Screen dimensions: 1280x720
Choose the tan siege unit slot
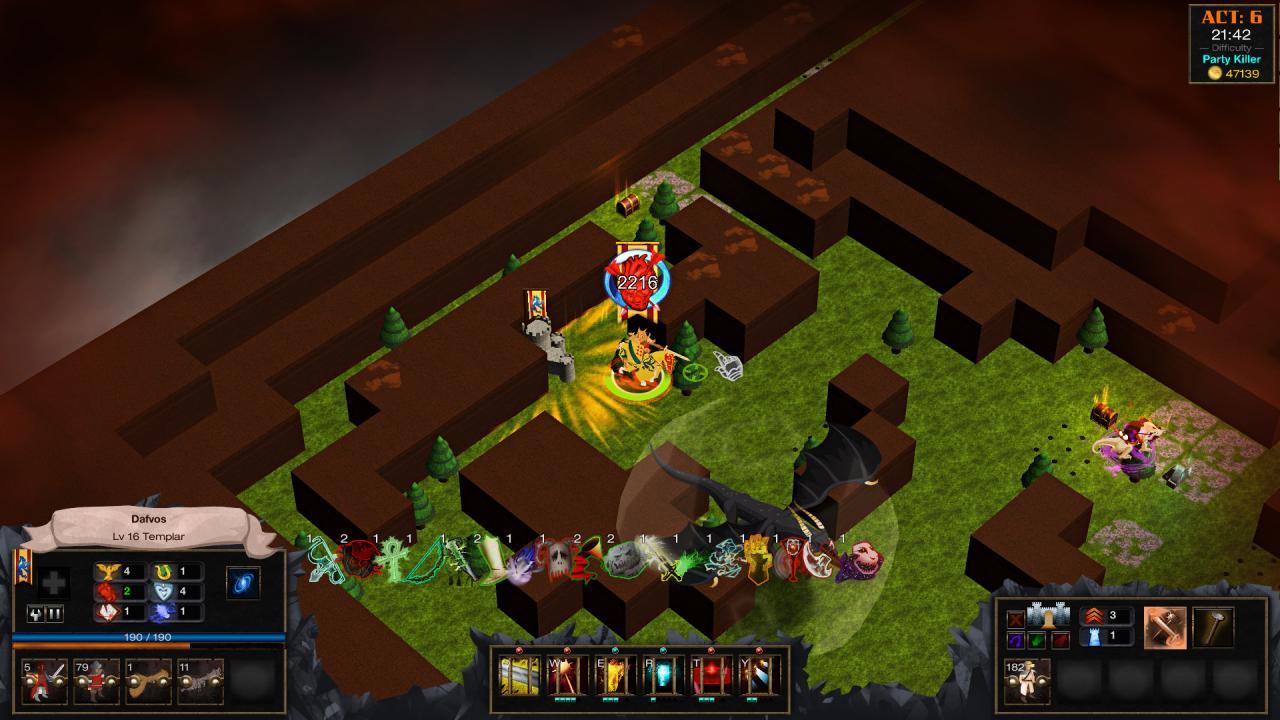pos(148,682)
